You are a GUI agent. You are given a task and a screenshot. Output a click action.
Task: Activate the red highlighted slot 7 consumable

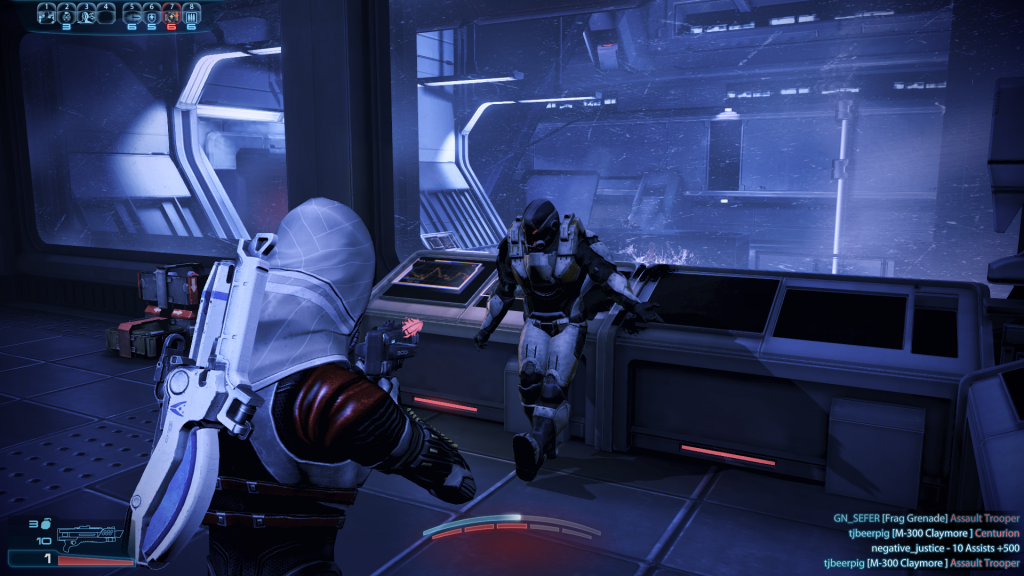(171, 14)
